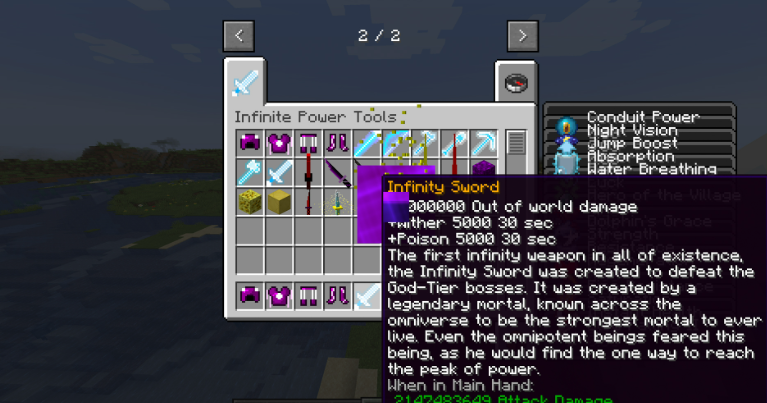
Task: Select the purple block in the item grid
Action: click(483, 170)
